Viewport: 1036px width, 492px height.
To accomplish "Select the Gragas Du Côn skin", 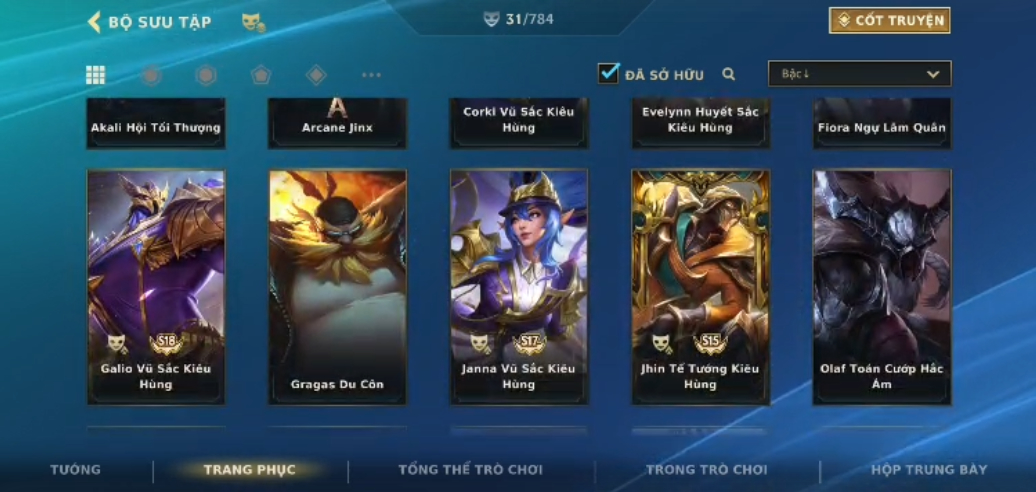I will pos(337,287).
